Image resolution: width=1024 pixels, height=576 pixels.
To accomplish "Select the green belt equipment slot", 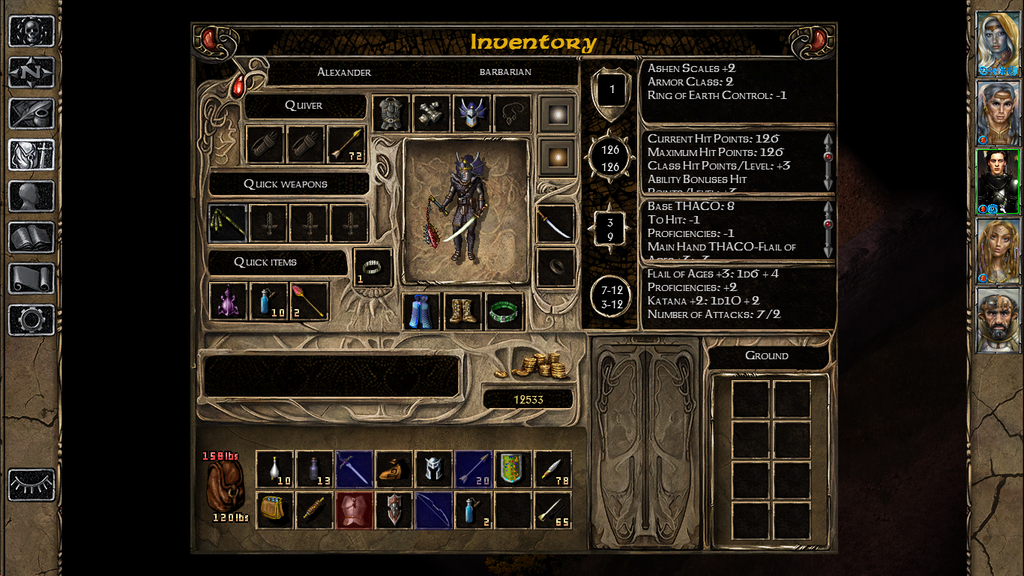I will 504,311.
